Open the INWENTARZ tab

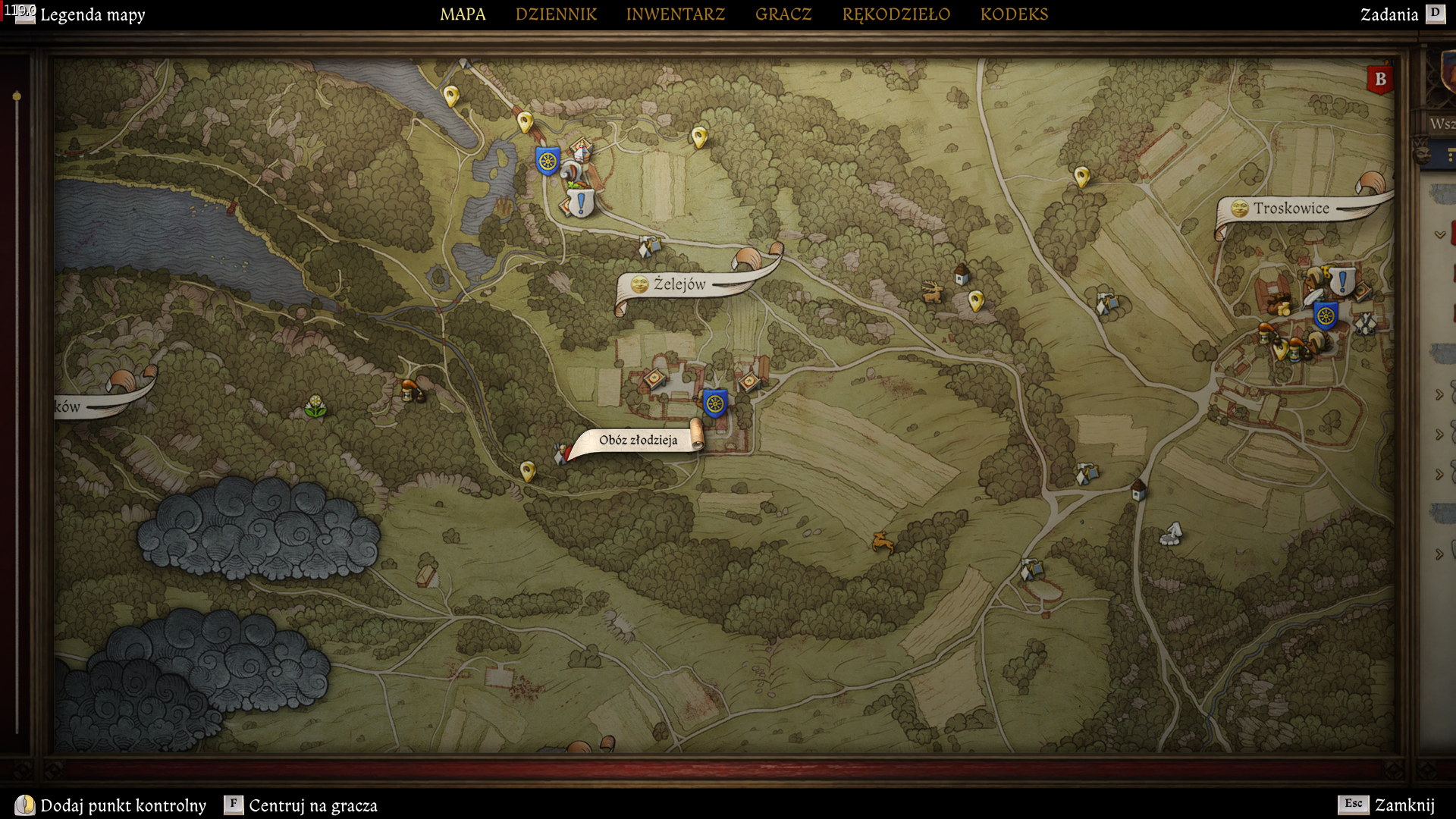[x=675, y=14]
